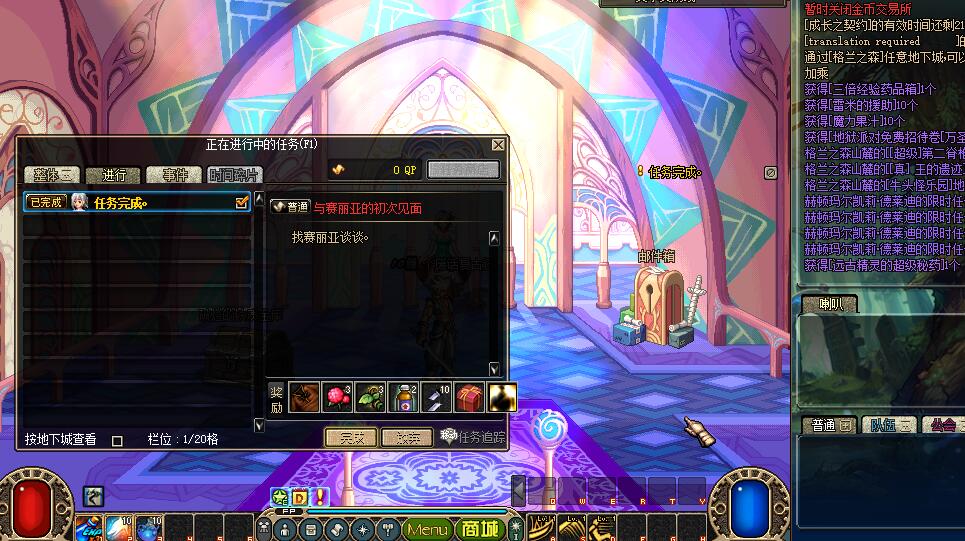Viewport: 965px width, 541px height.
Task: Open the 事件 quest tab
Action: [x=174, y=175]
